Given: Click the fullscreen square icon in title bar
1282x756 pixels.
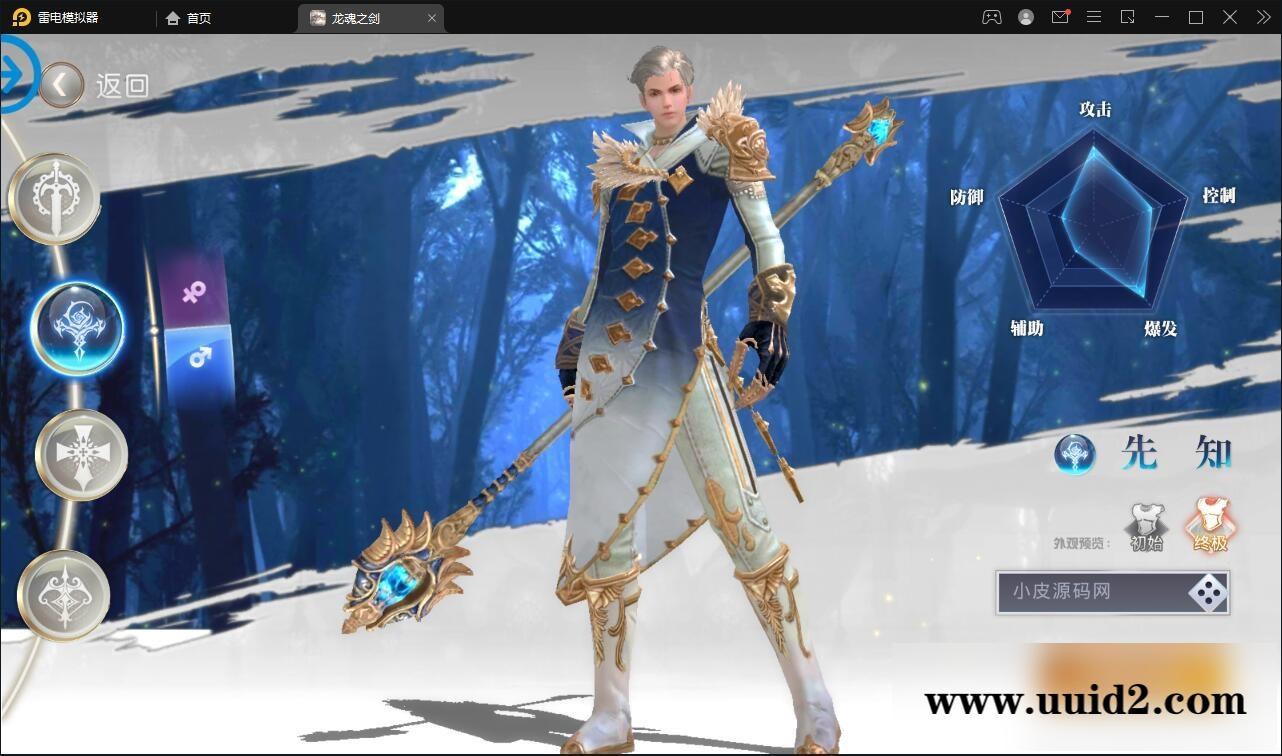Looking at the screenshot, I should click(1195, 17).
